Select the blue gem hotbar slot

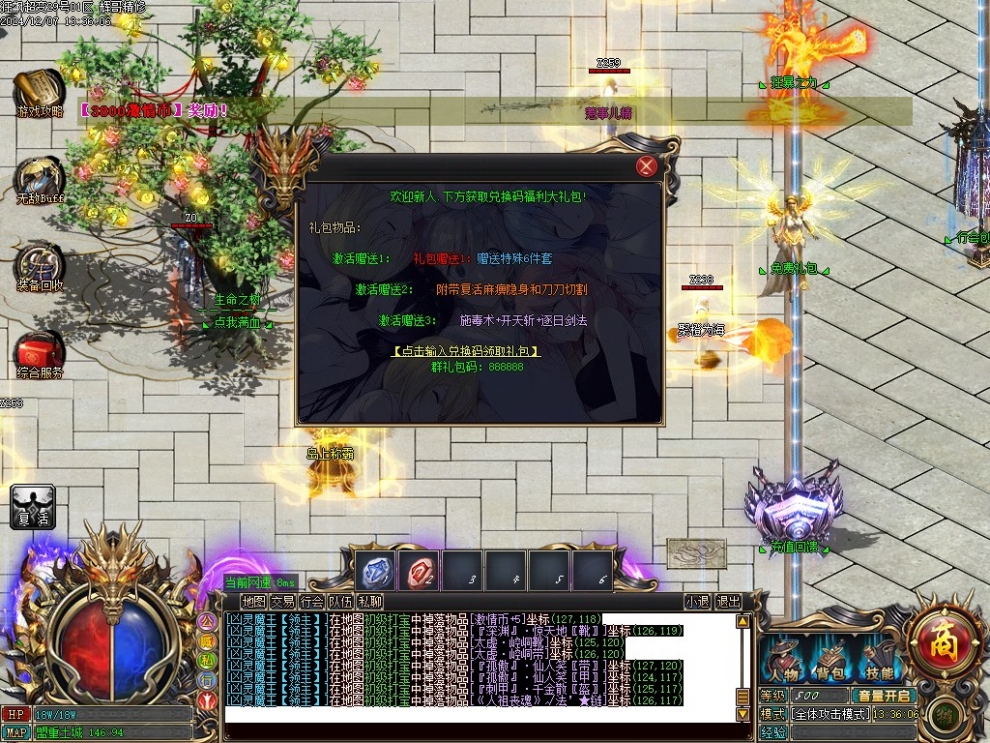pos(376,571)
